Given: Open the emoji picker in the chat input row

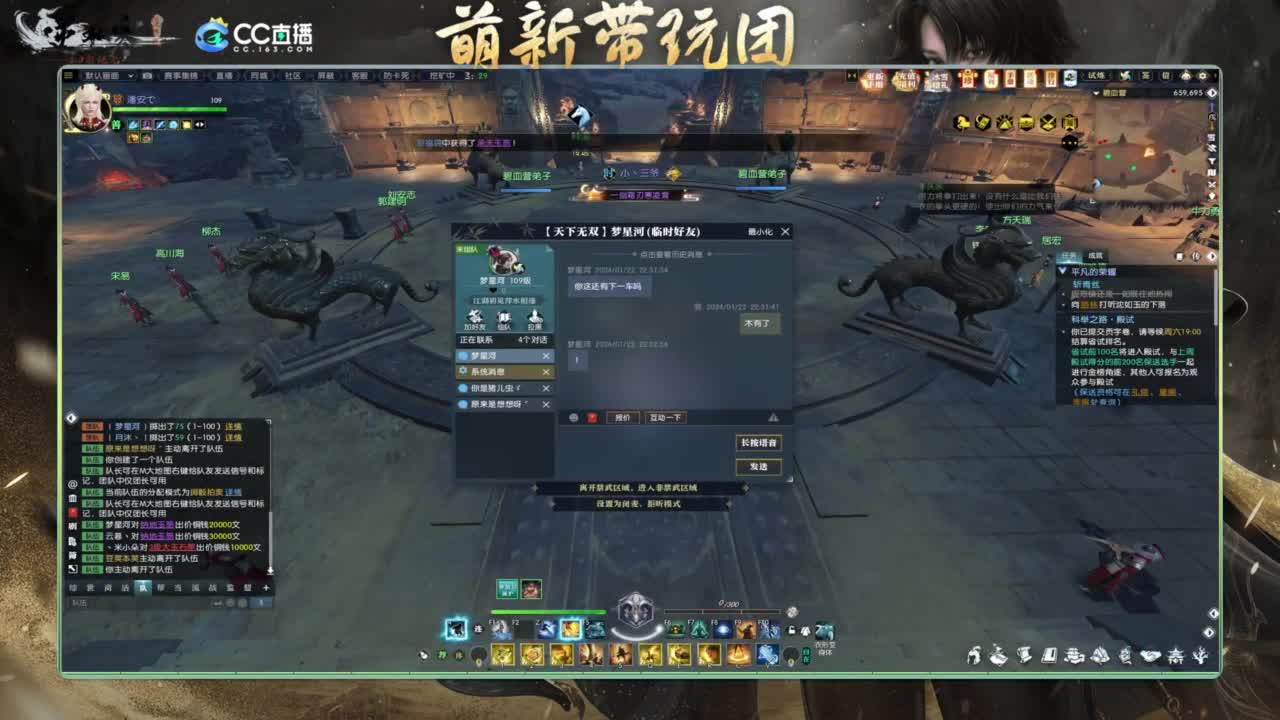Looking at the screenshot, I should point(574,417).
